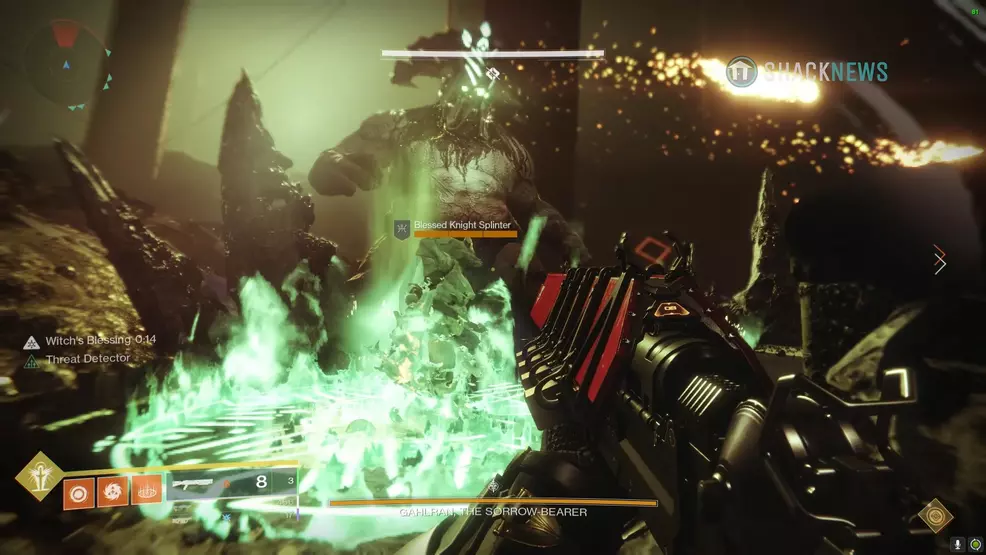Trigger the swirling melee ability icon
Viewport: 986px width, 555px height.
coord(111,493)
